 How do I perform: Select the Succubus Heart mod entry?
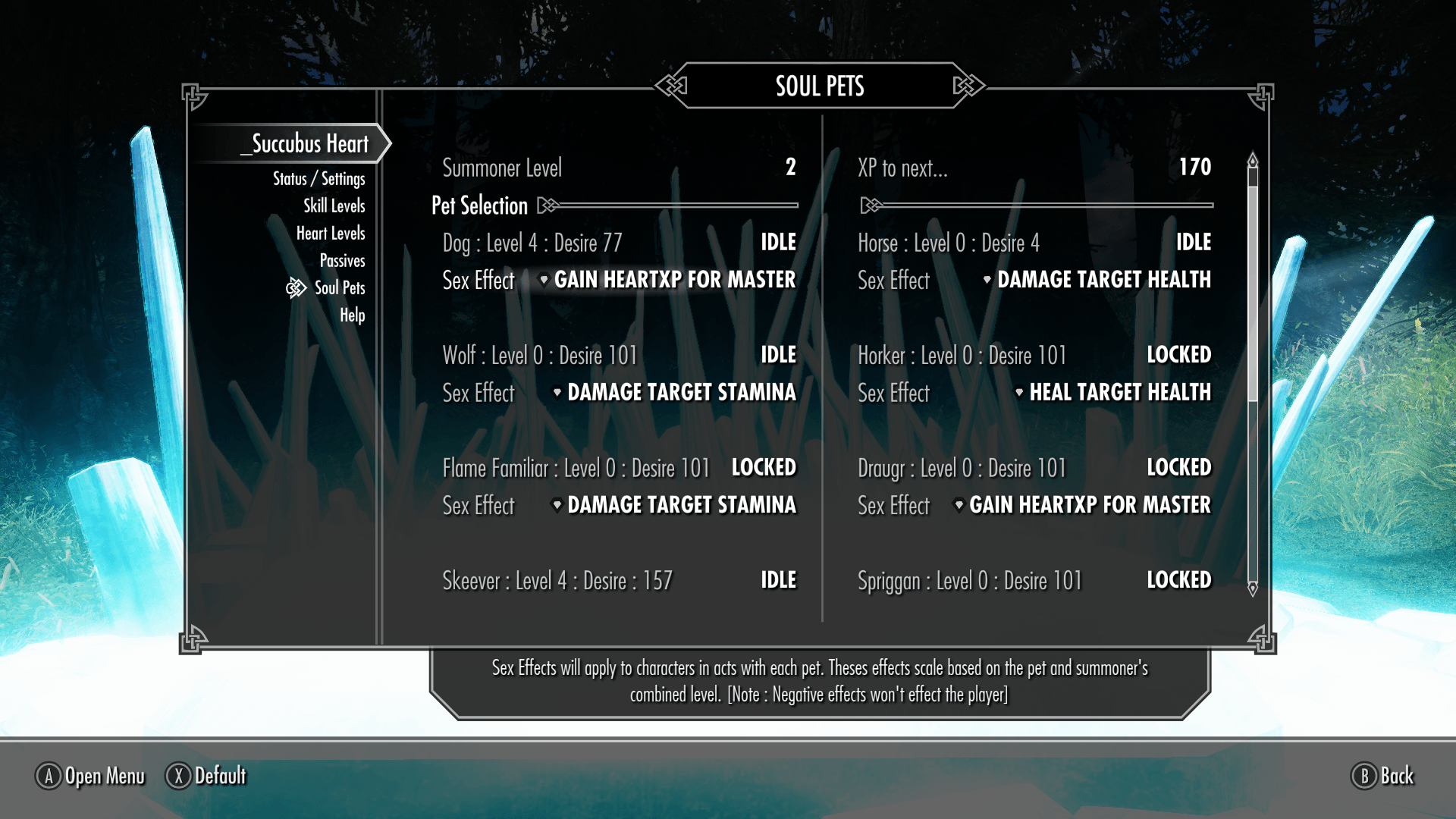tap(309, 144)
